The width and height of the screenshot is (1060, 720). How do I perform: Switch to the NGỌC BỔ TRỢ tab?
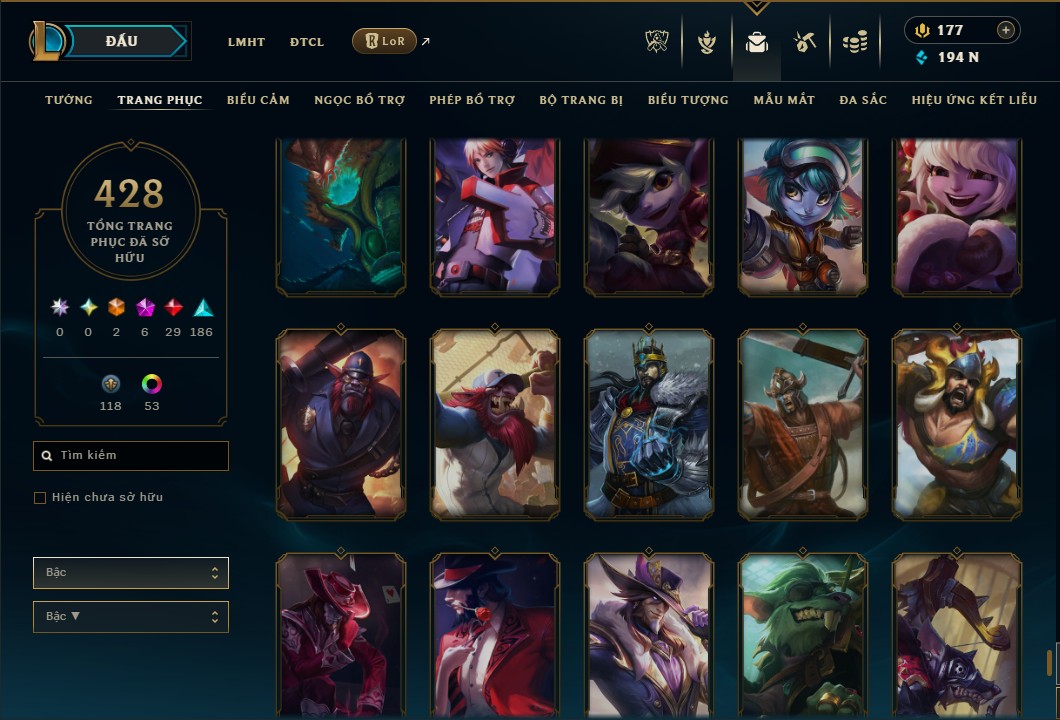(360, 100)
